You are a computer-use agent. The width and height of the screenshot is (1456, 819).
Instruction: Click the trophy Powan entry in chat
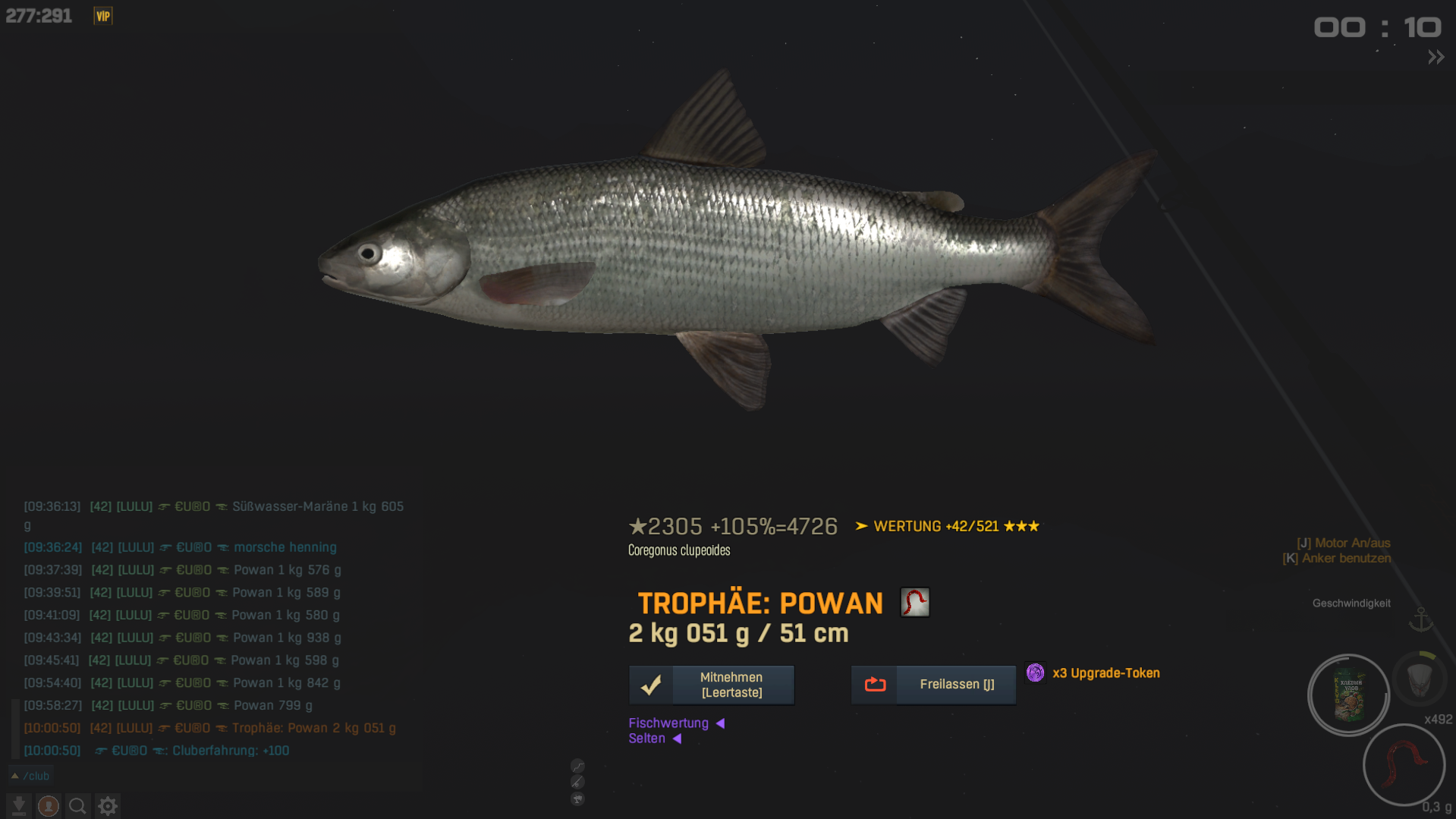[x=313, y=728]
